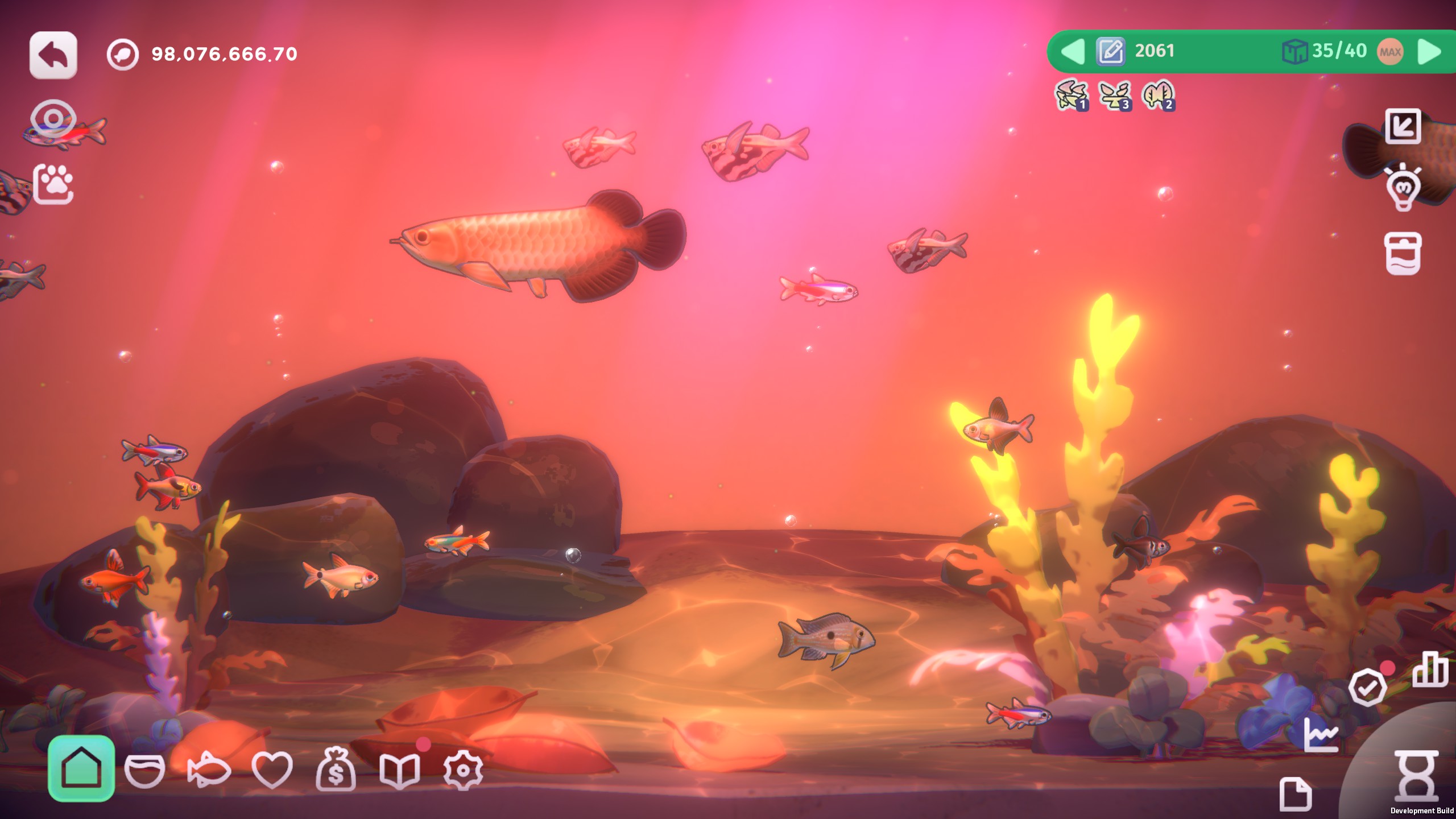
Task: Collapse view with the diagonal arrow button
Action: pos(1403,126)
